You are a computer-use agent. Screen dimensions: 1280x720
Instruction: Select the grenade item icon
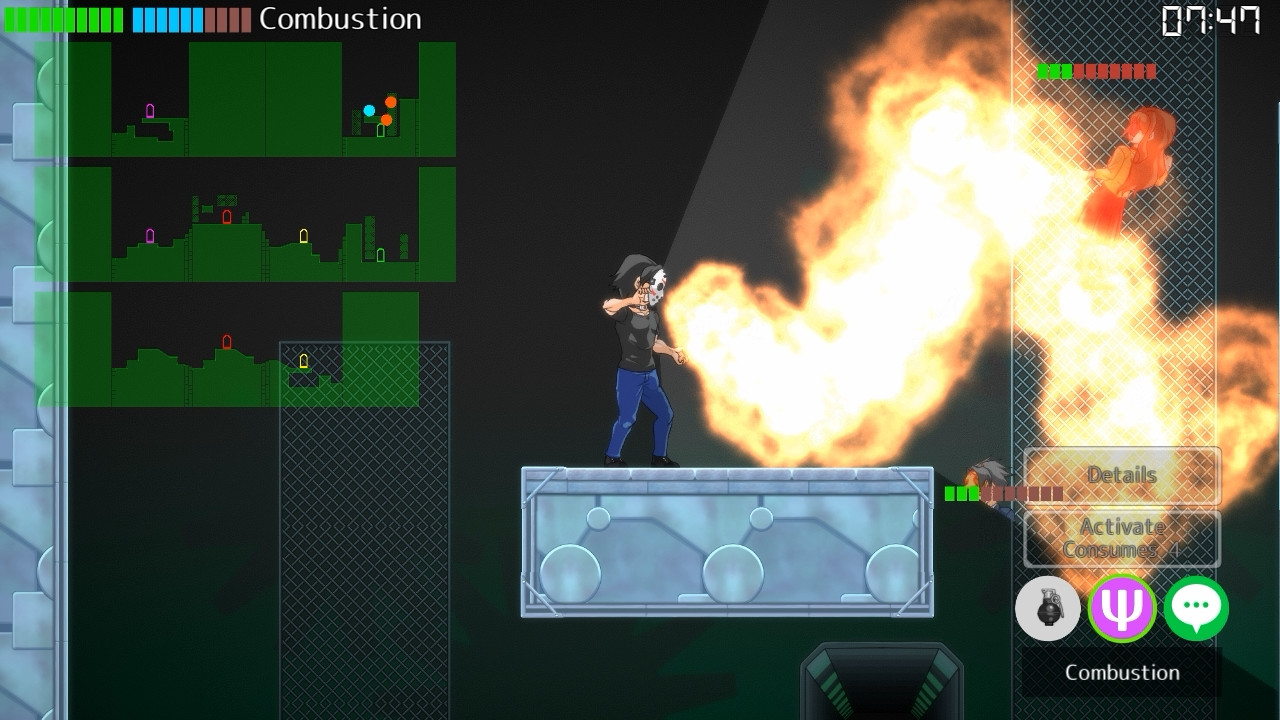pos(1047,608)
